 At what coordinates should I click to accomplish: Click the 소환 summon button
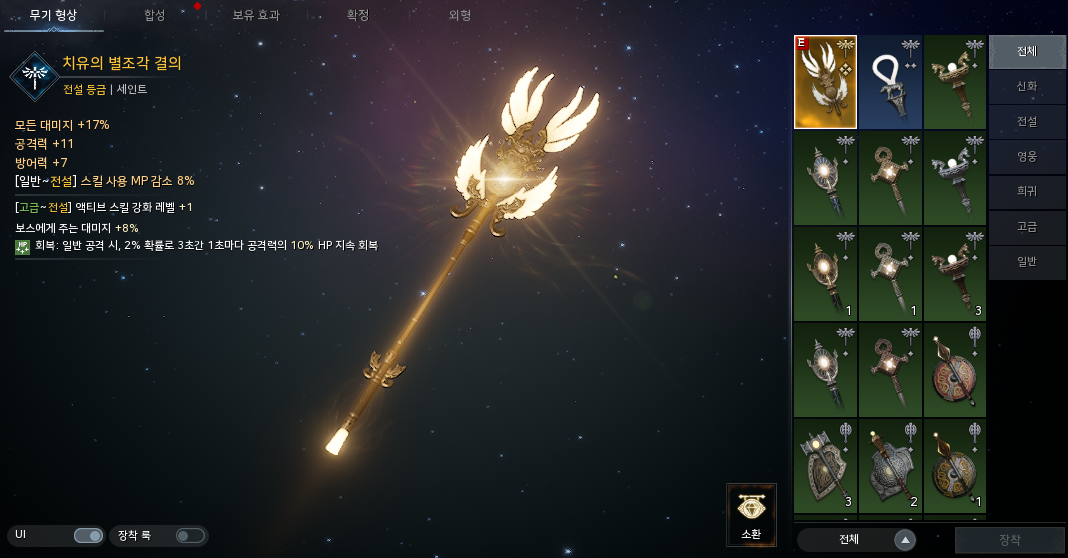751,515
